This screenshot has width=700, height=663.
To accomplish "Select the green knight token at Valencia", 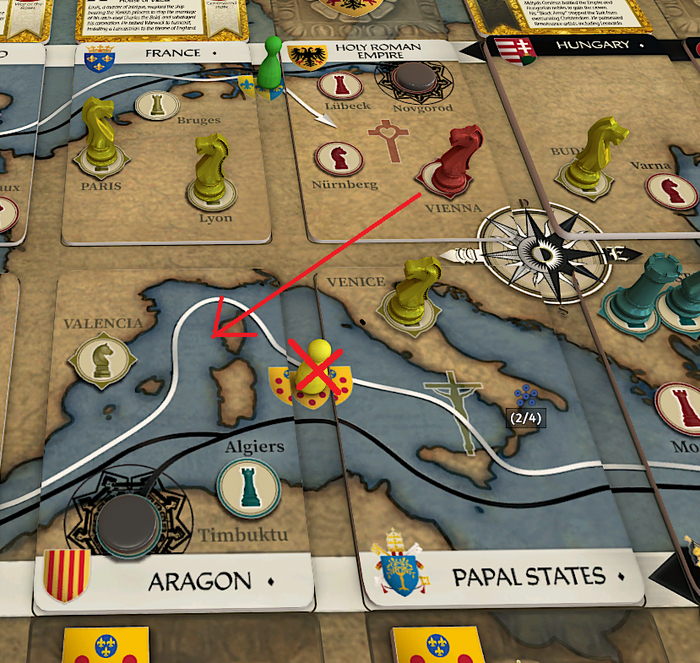I will point(102,358).
